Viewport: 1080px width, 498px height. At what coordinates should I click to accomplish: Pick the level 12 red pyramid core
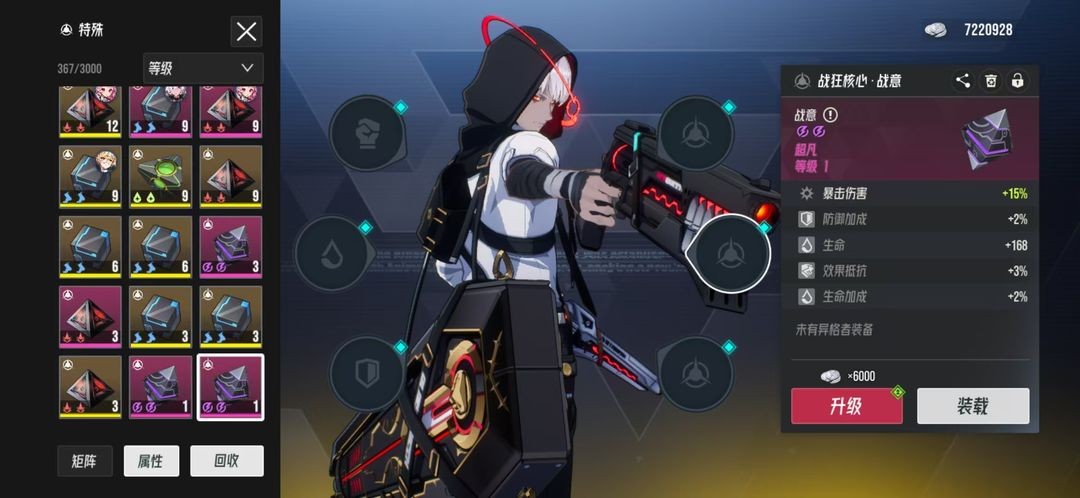[90, 110]
